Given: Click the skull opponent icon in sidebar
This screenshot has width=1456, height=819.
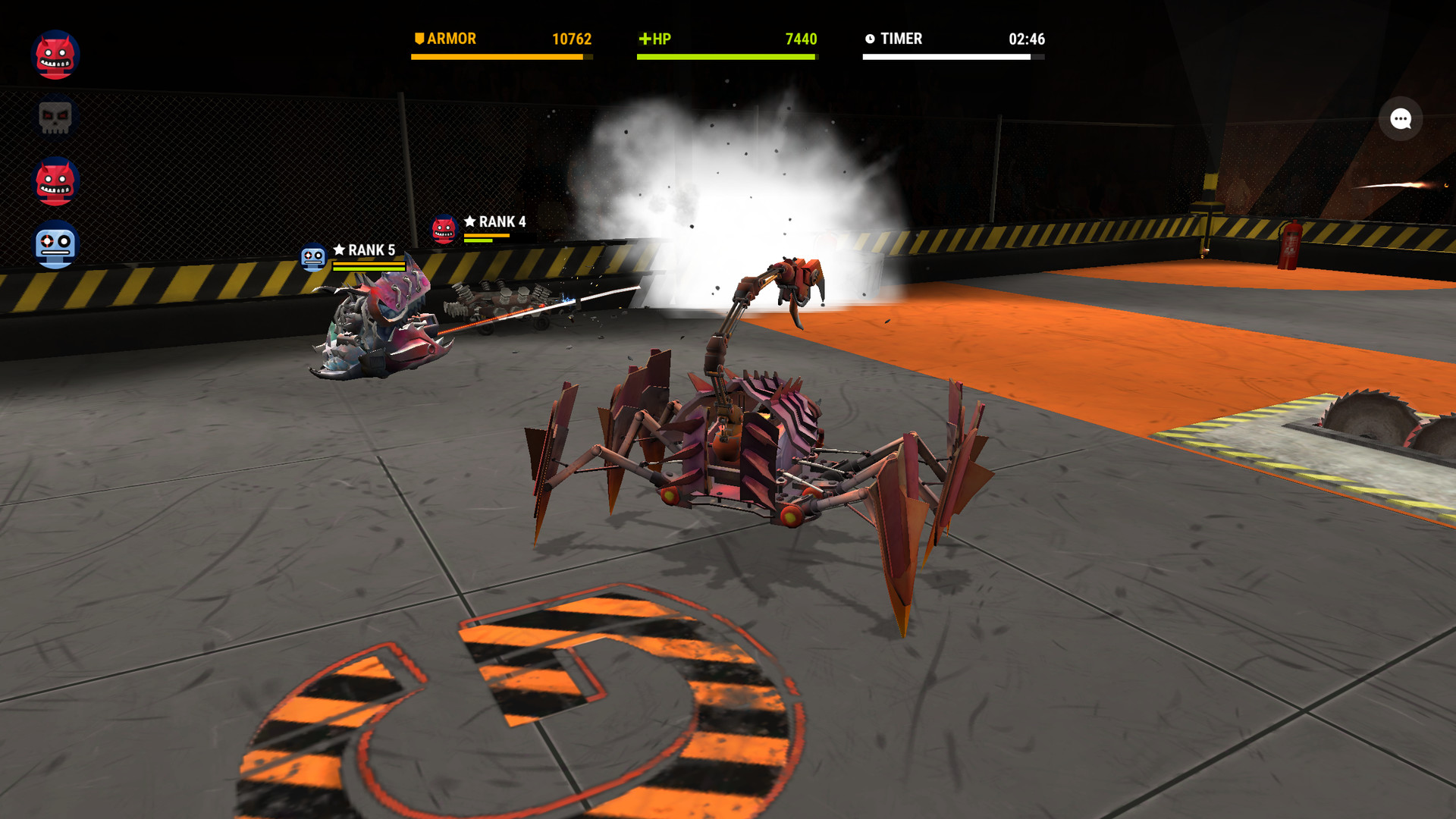Looking at the screenshot, I should [x=53, y=116].
